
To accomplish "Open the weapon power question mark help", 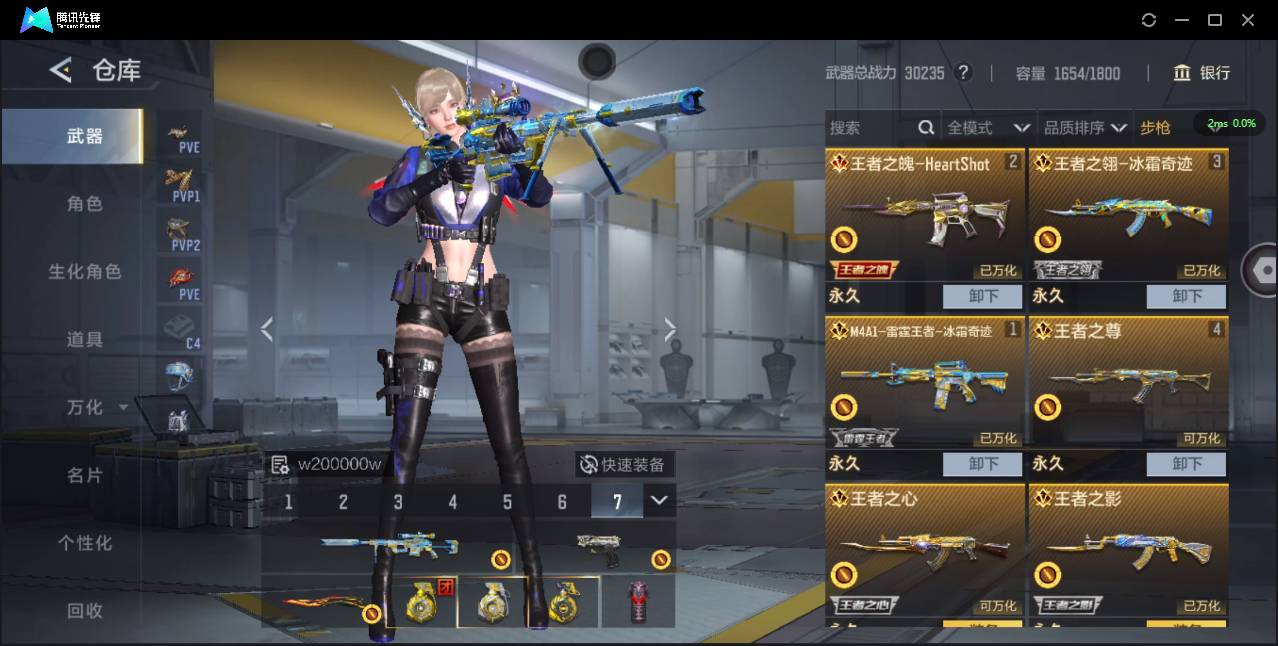I will (x=963, y=73).
